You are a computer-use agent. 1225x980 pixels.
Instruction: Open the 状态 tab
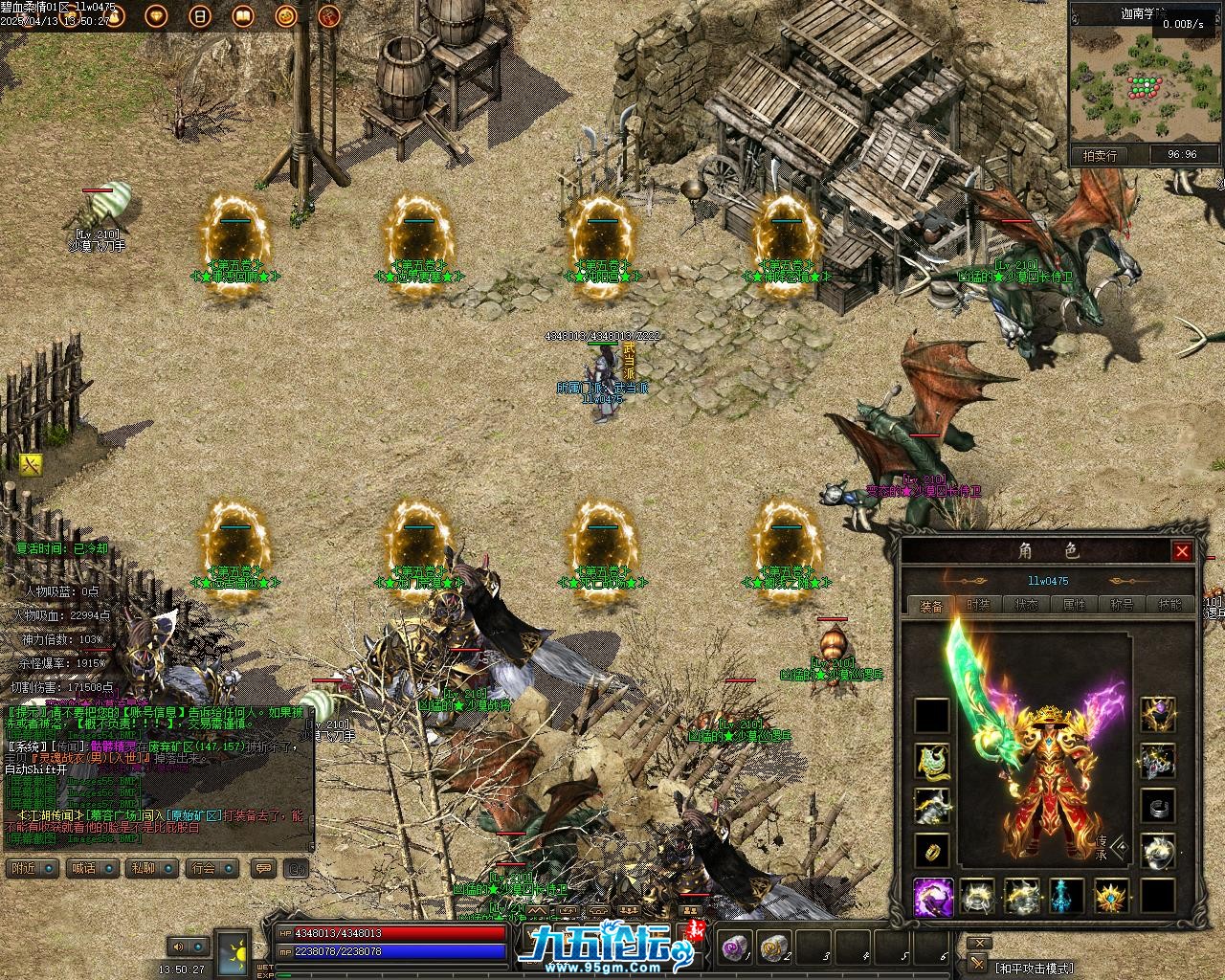pyautogui.click(x=1026, y=605)
